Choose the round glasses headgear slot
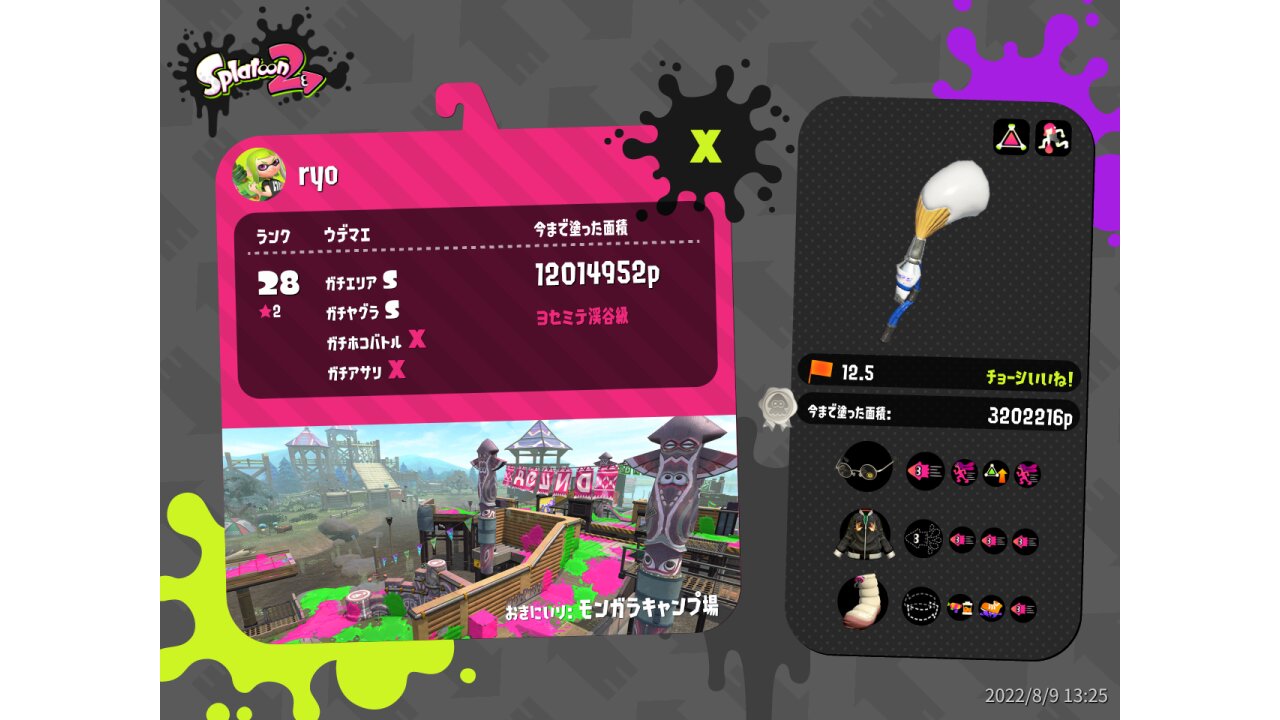Screen dimensions: 1280x720 pyautogui.click(x=865, y=467)
